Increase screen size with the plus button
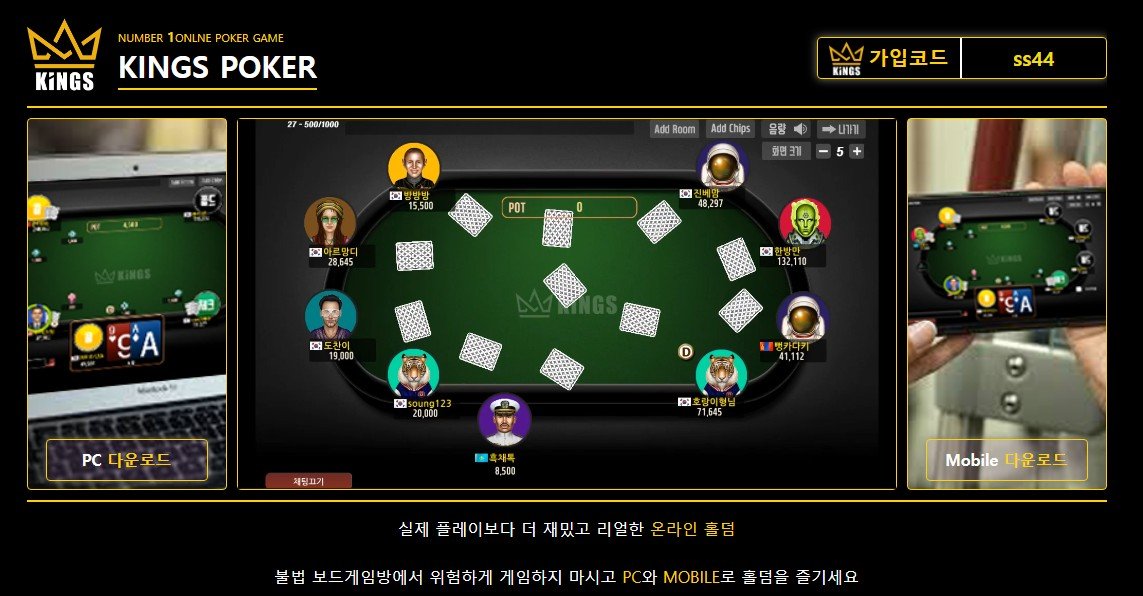Image resolution: width=1143 pixels, height=596 pixels. click(857, 152)
